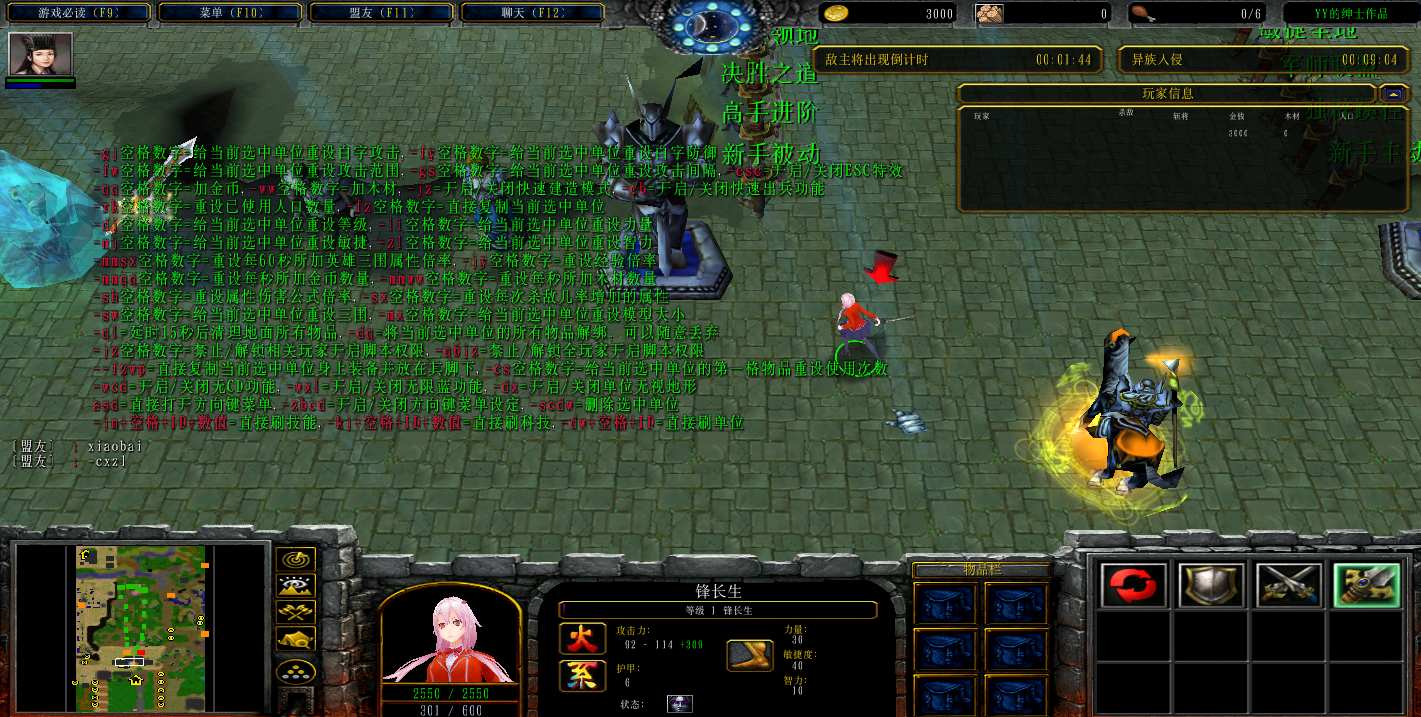Screen dimensions: 1421x717
Task: Activate the minimap signal ping button
Action: point(297,560)
